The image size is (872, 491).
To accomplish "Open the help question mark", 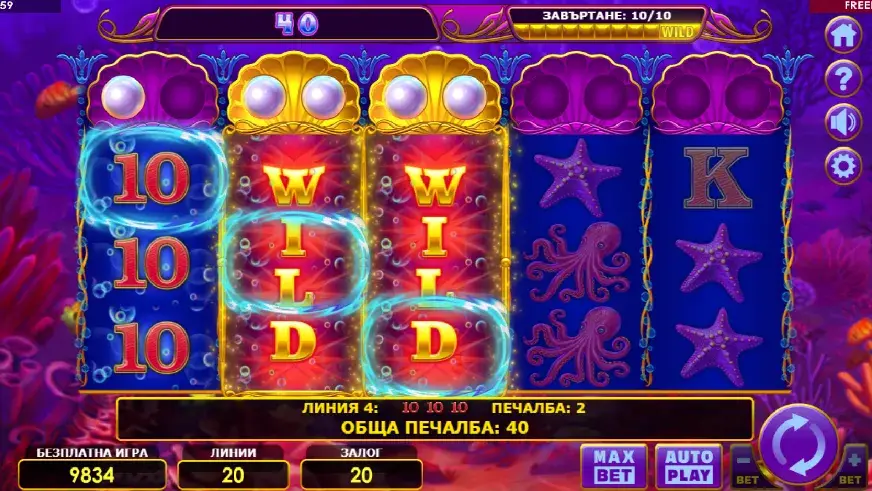I will click(843, 77).
